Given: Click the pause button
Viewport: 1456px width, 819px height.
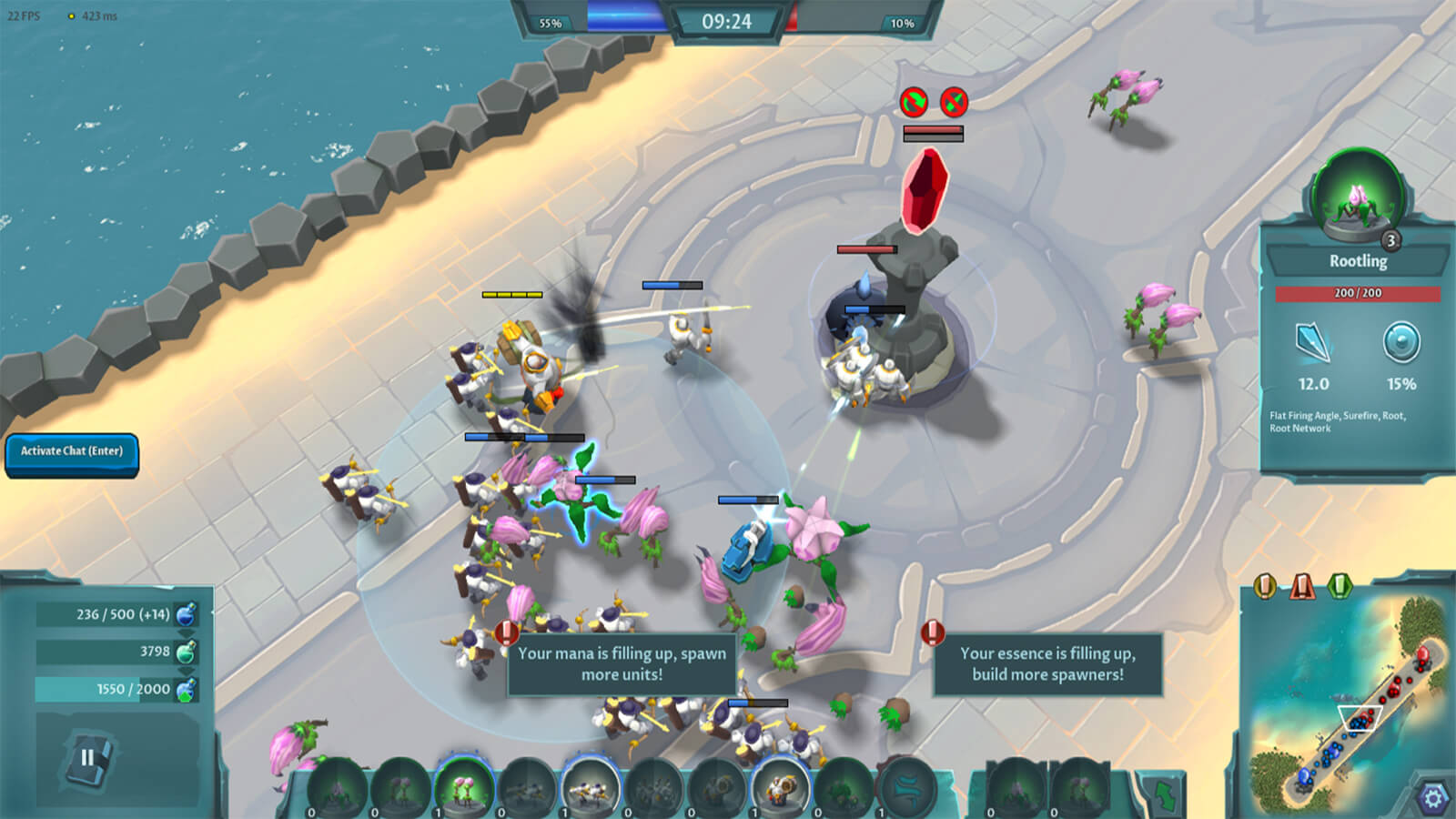Looking at the screenshot, I should (x=88, y=757).
